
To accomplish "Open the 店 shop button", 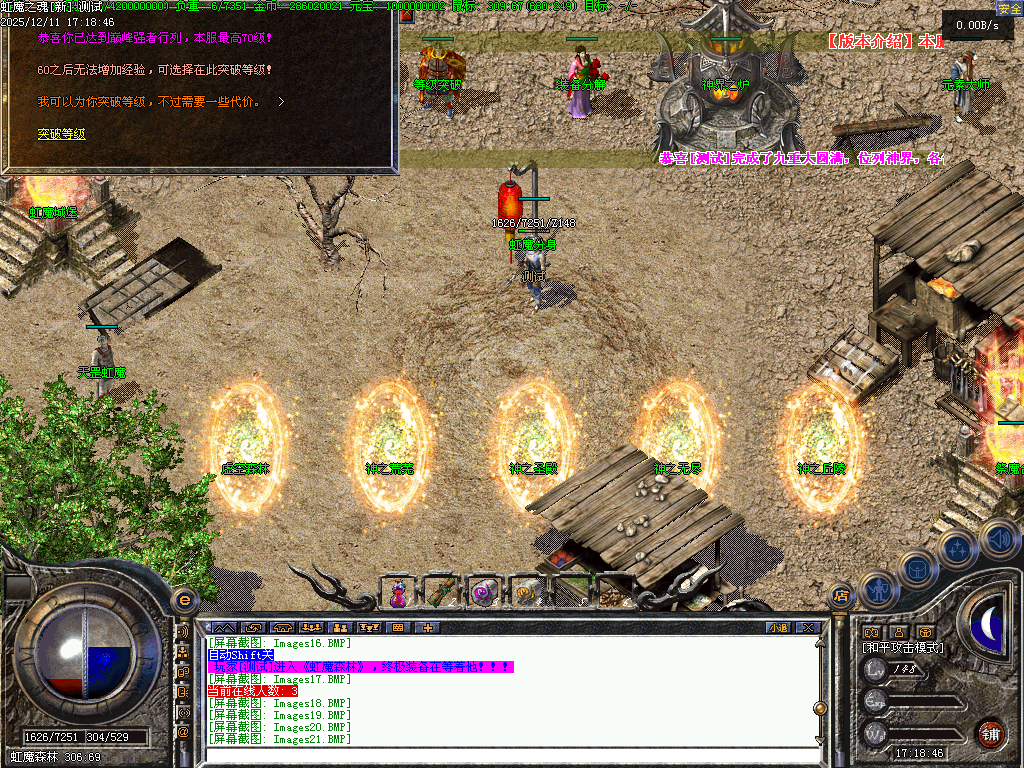I will click(841, 595).
